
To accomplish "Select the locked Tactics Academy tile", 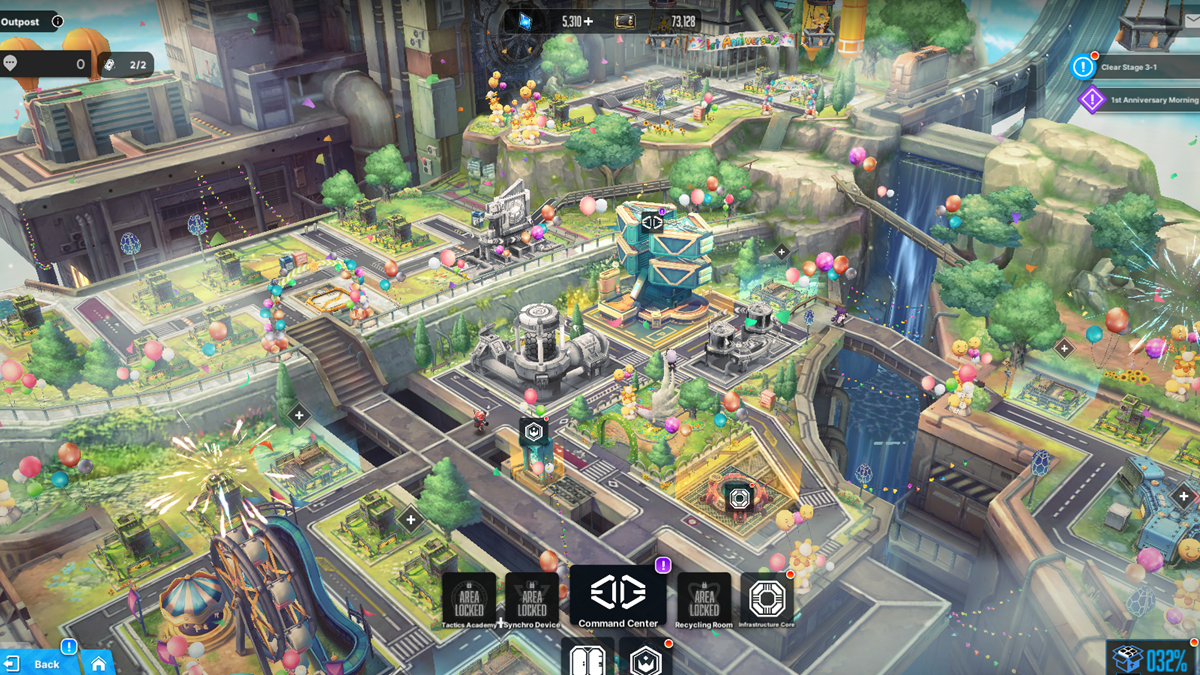I will pos(469,601).
